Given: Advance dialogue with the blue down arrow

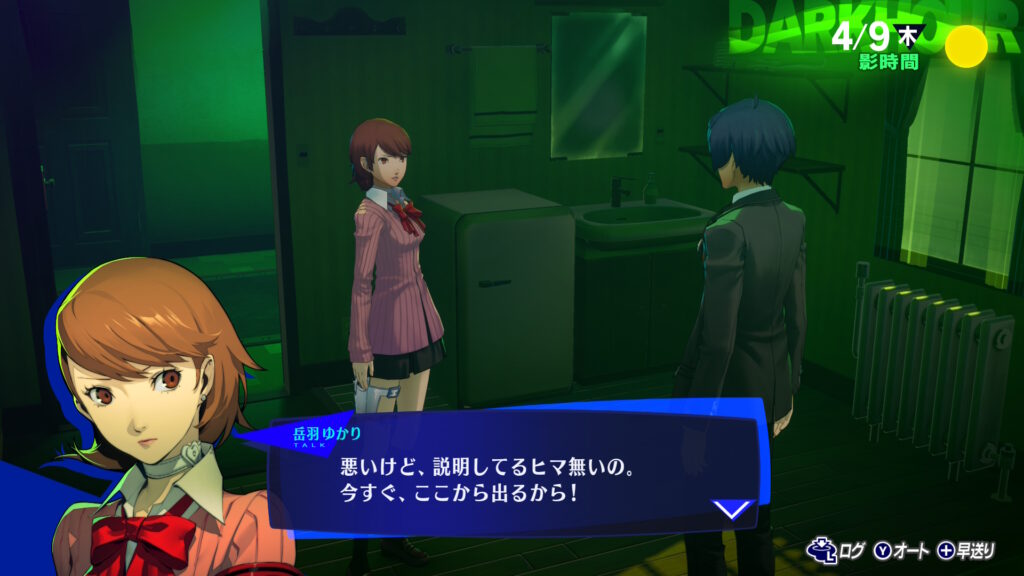Looking at the screenshot, I should [x=733, y=509].
